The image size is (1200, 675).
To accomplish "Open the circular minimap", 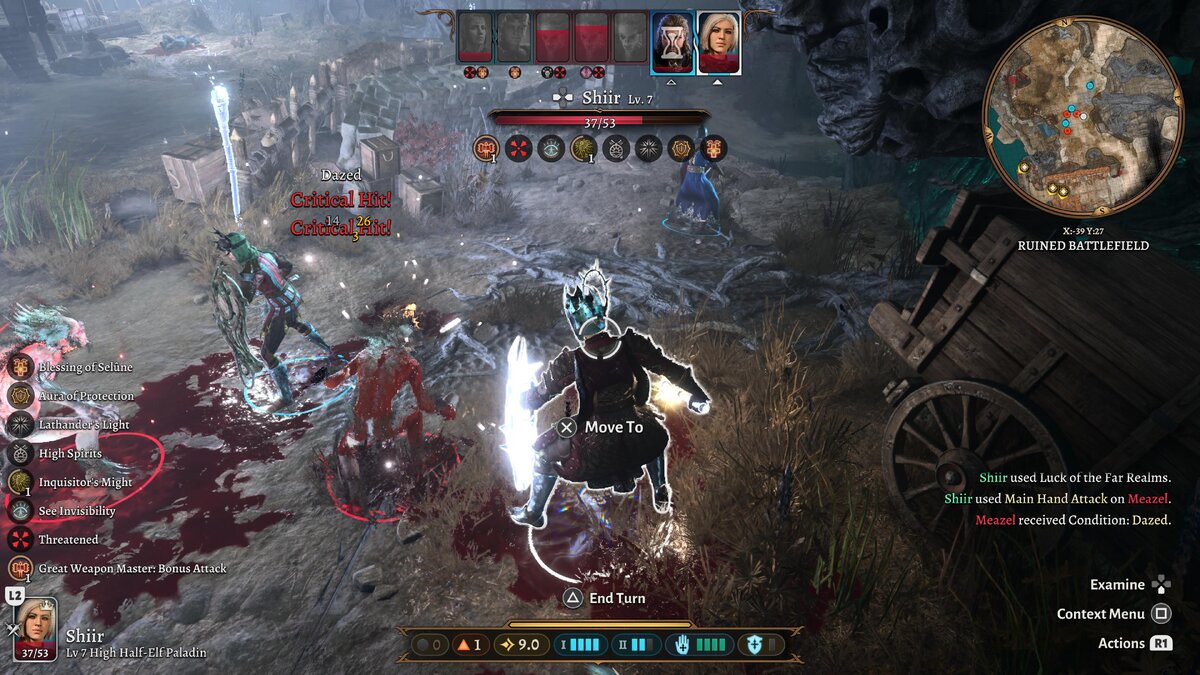I will (1082, 118).
